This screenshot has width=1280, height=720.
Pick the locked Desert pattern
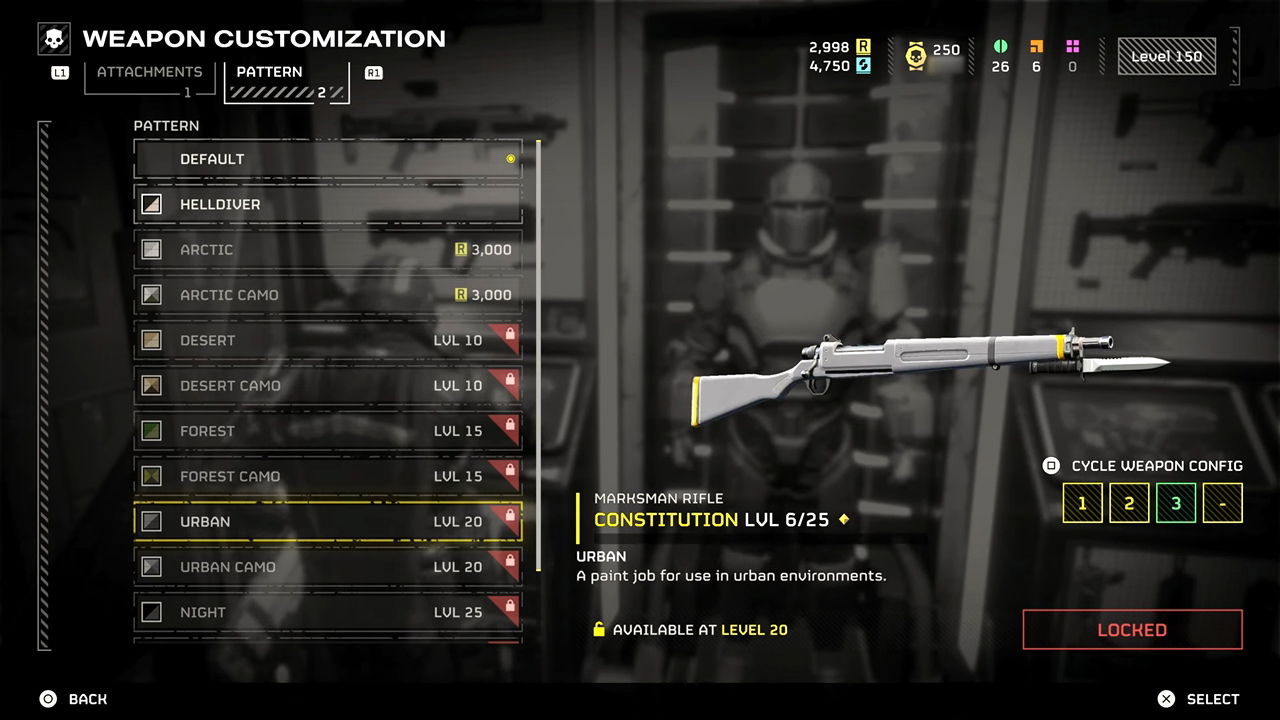click(x=328, y=340)
